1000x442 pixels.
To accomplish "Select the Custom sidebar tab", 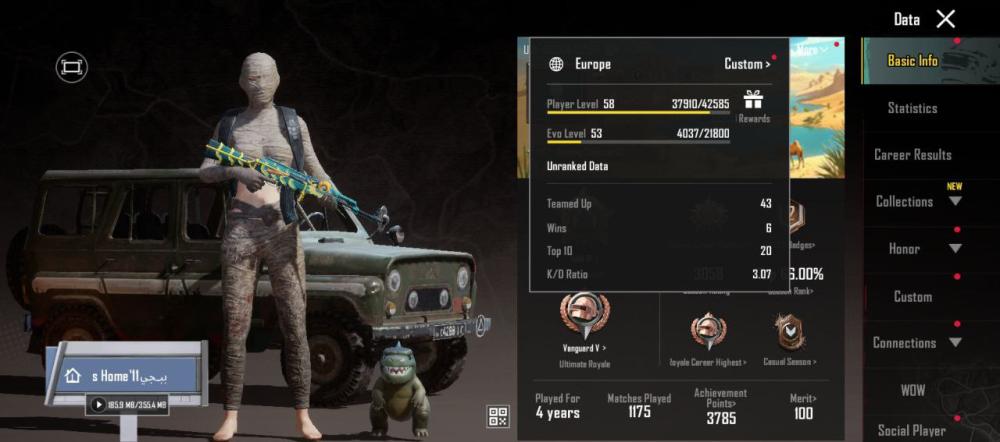I will [x=912, y=297].
